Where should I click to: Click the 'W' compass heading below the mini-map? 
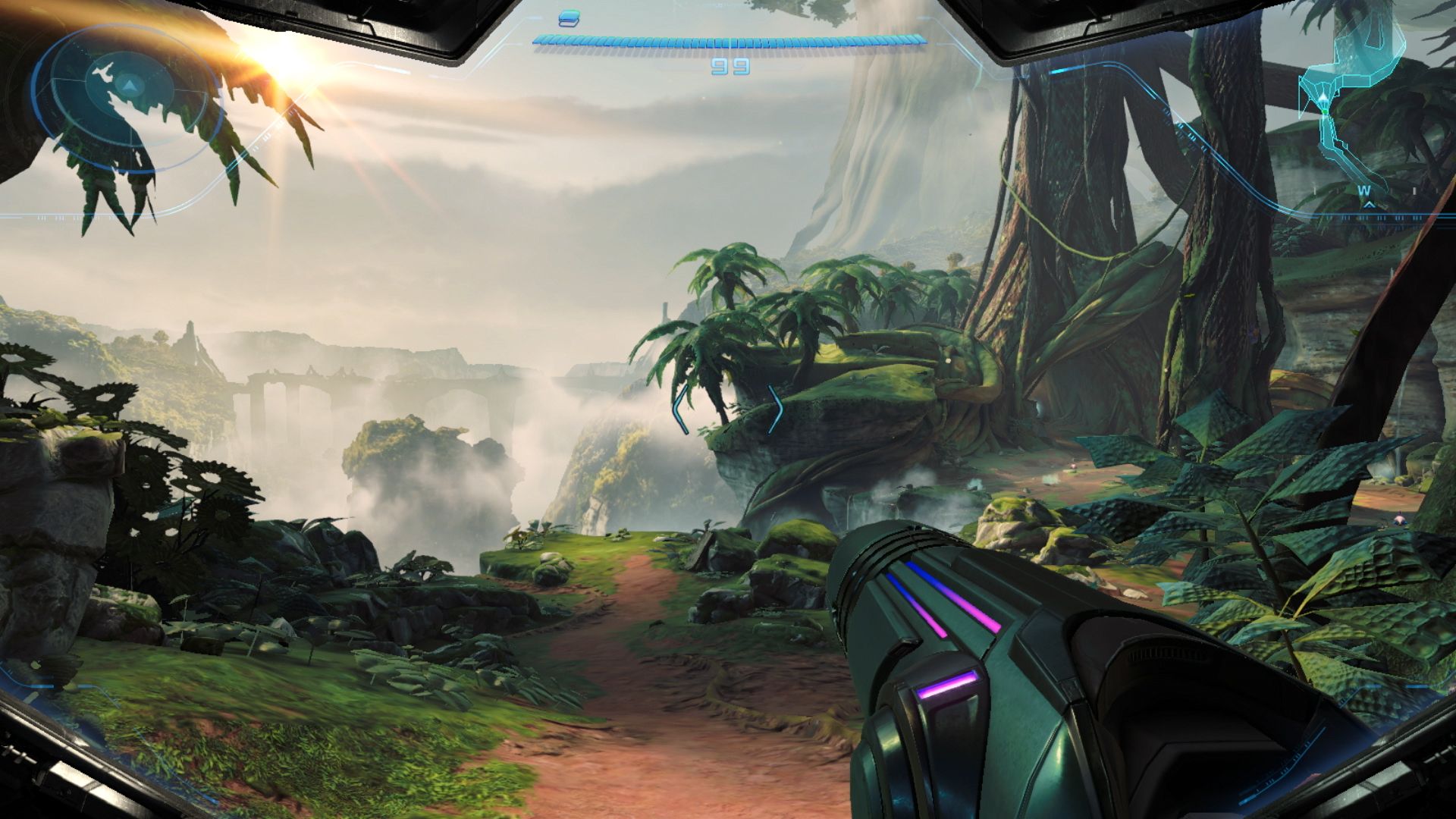(1364, 190)
